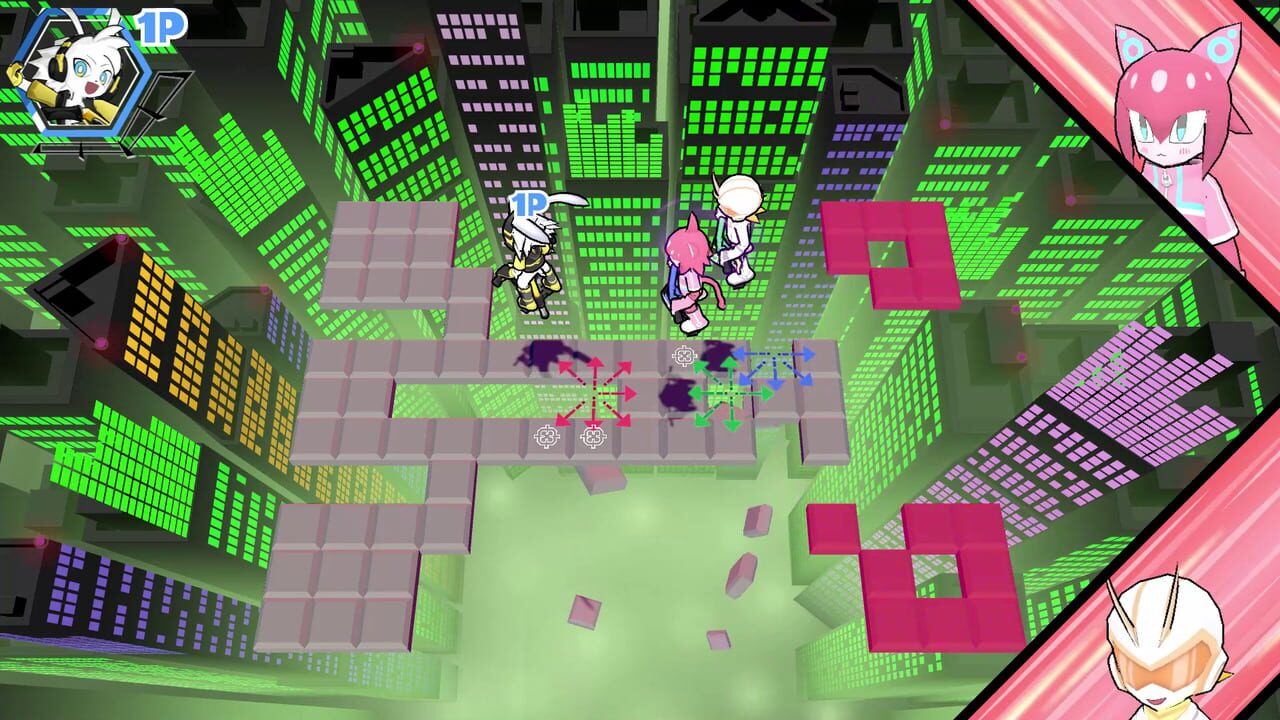Click the crosshair target marker on the left tile
1280x720 pixels.
(x=545, y=434)
